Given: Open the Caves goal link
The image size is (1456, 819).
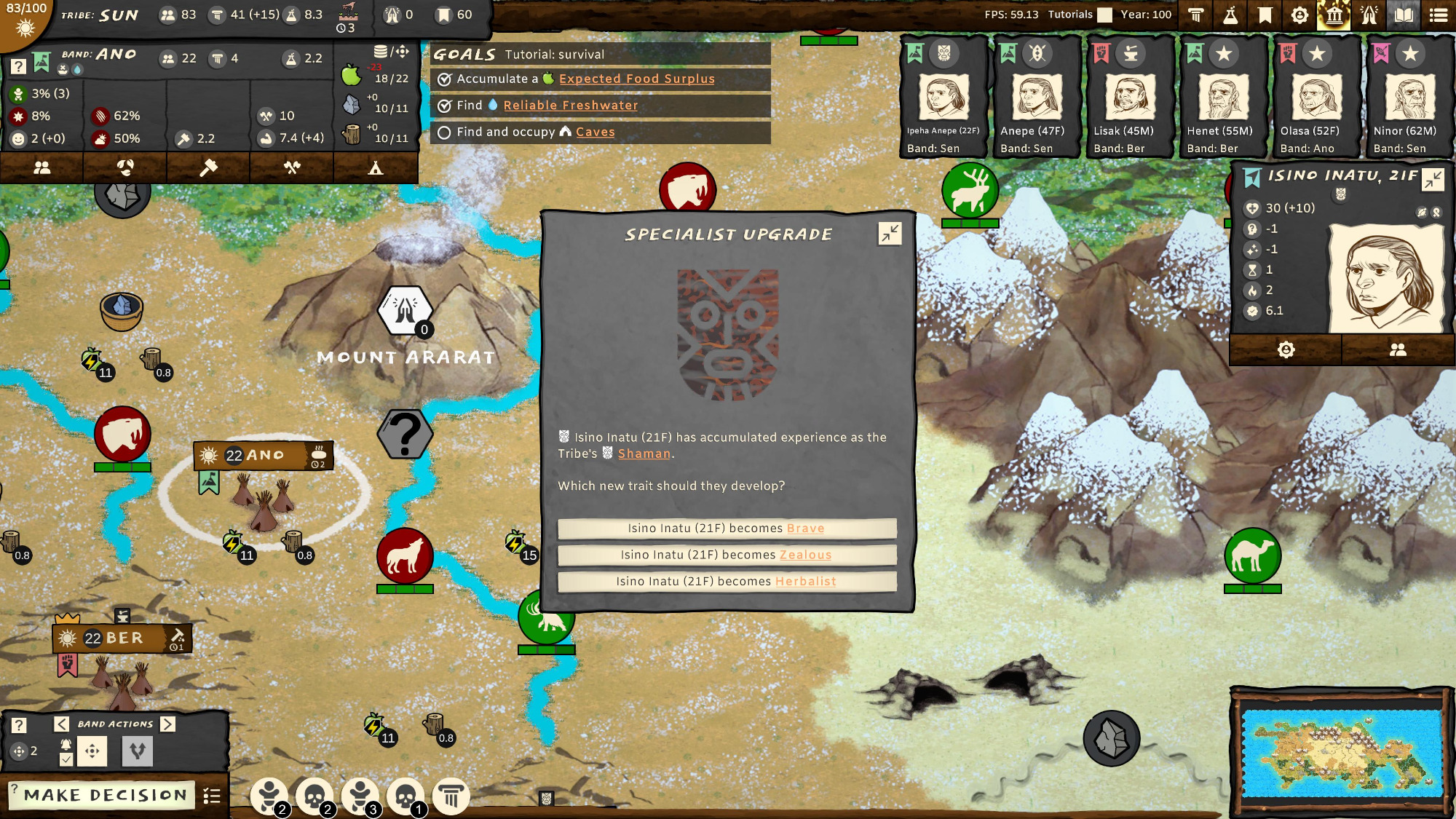Looking at the screenshot, I should [x=595, y=132].
